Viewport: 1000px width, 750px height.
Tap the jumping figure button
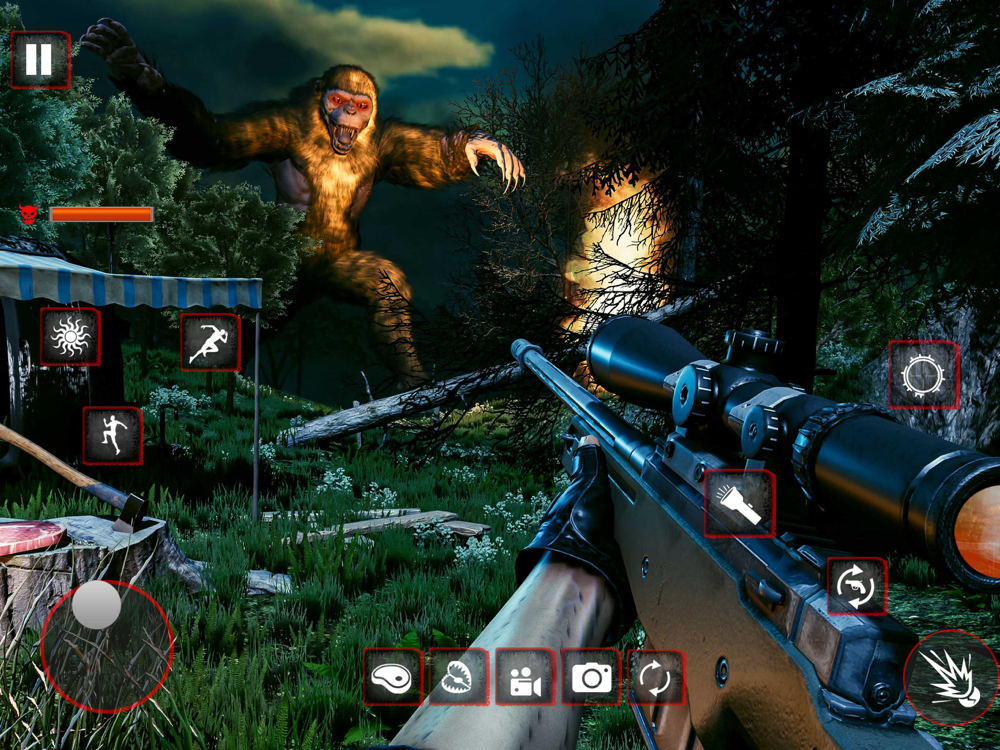click(112, 435)
